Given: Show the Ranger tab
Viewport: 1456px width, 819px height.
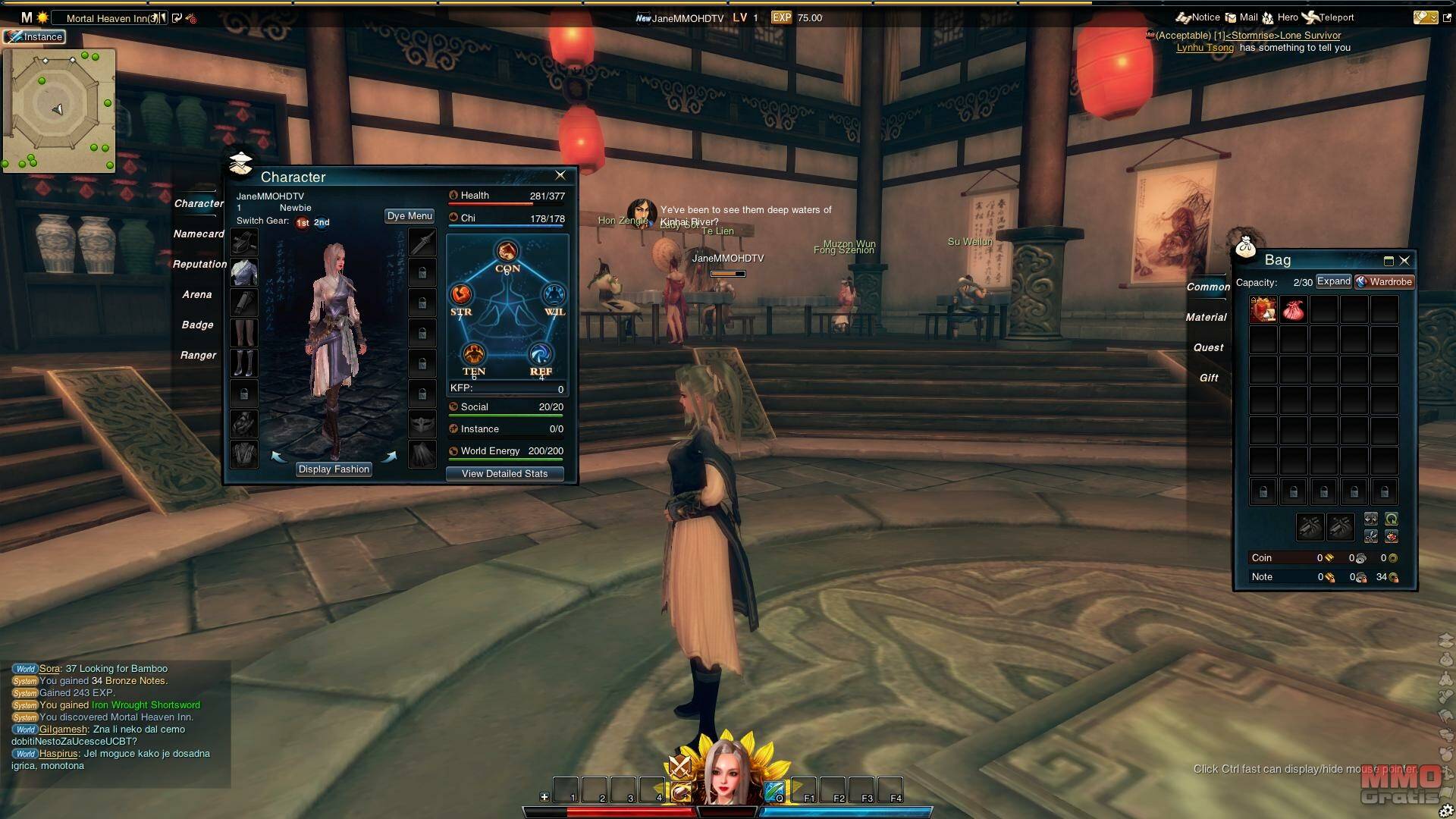Looking at the screenshot, I should click(198, 356).
